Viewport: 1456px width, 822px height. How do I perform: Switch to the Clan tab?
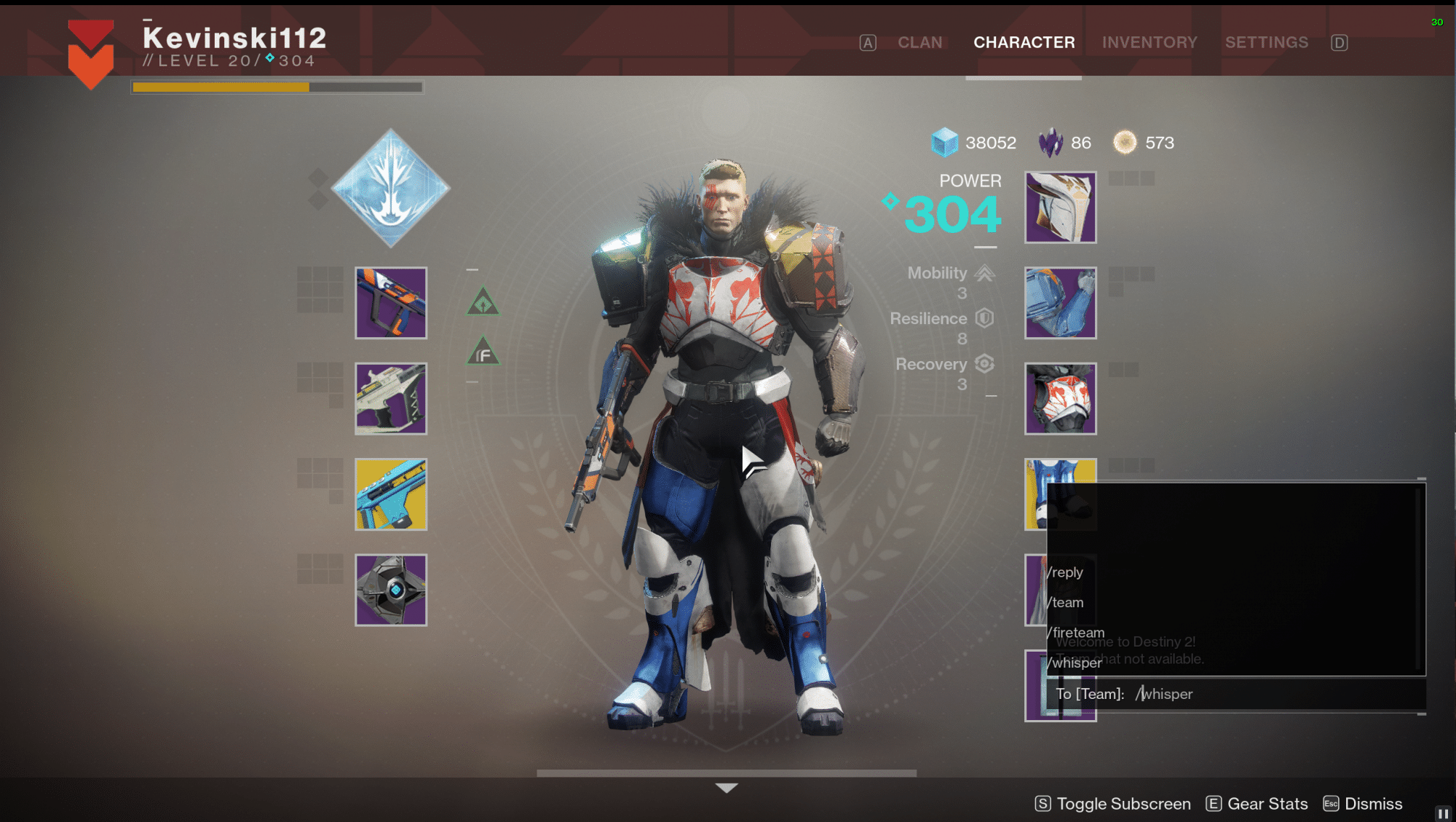coord(919,42)
